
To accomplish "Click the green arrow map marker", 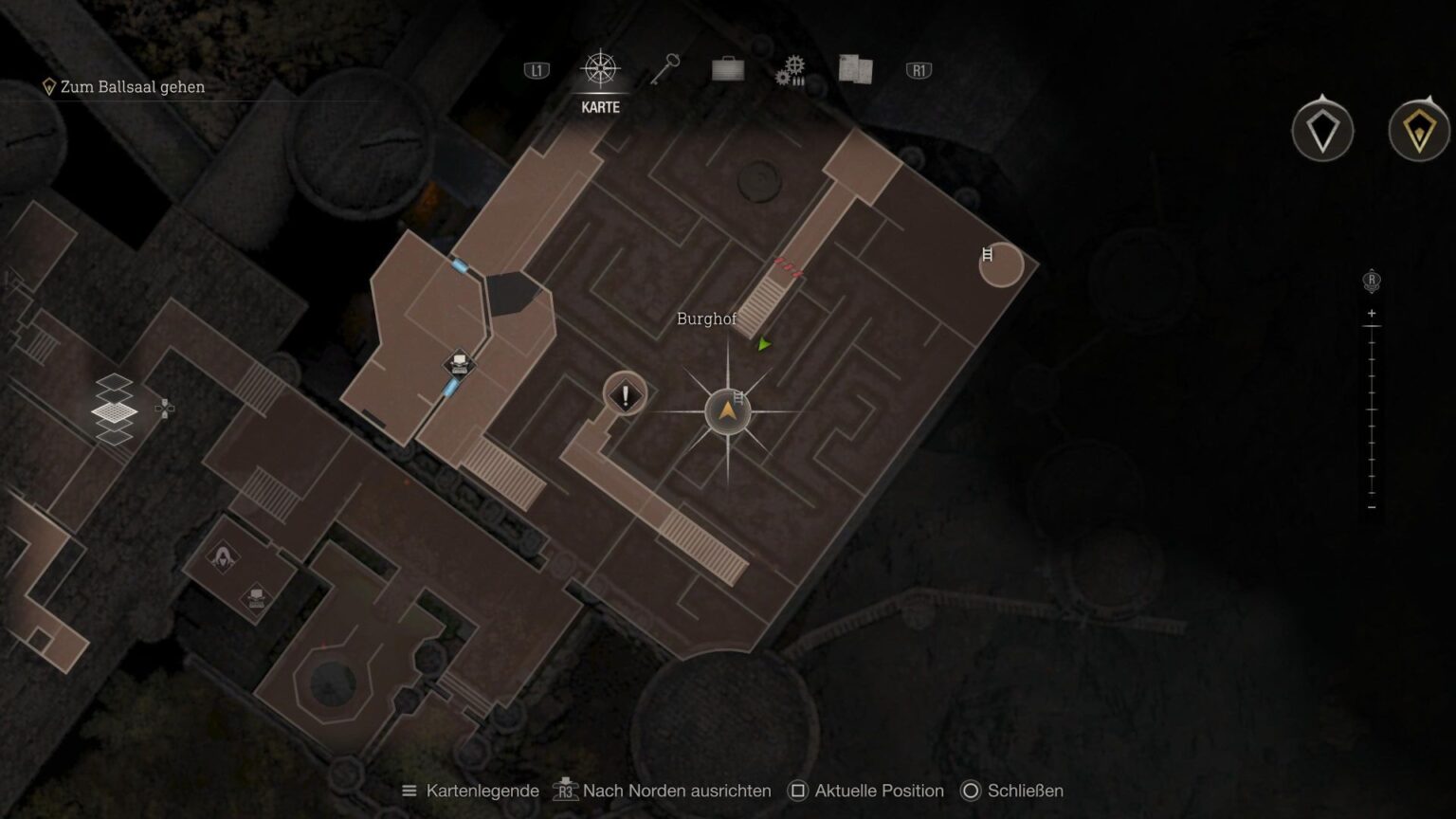I will tap(764, 344).
